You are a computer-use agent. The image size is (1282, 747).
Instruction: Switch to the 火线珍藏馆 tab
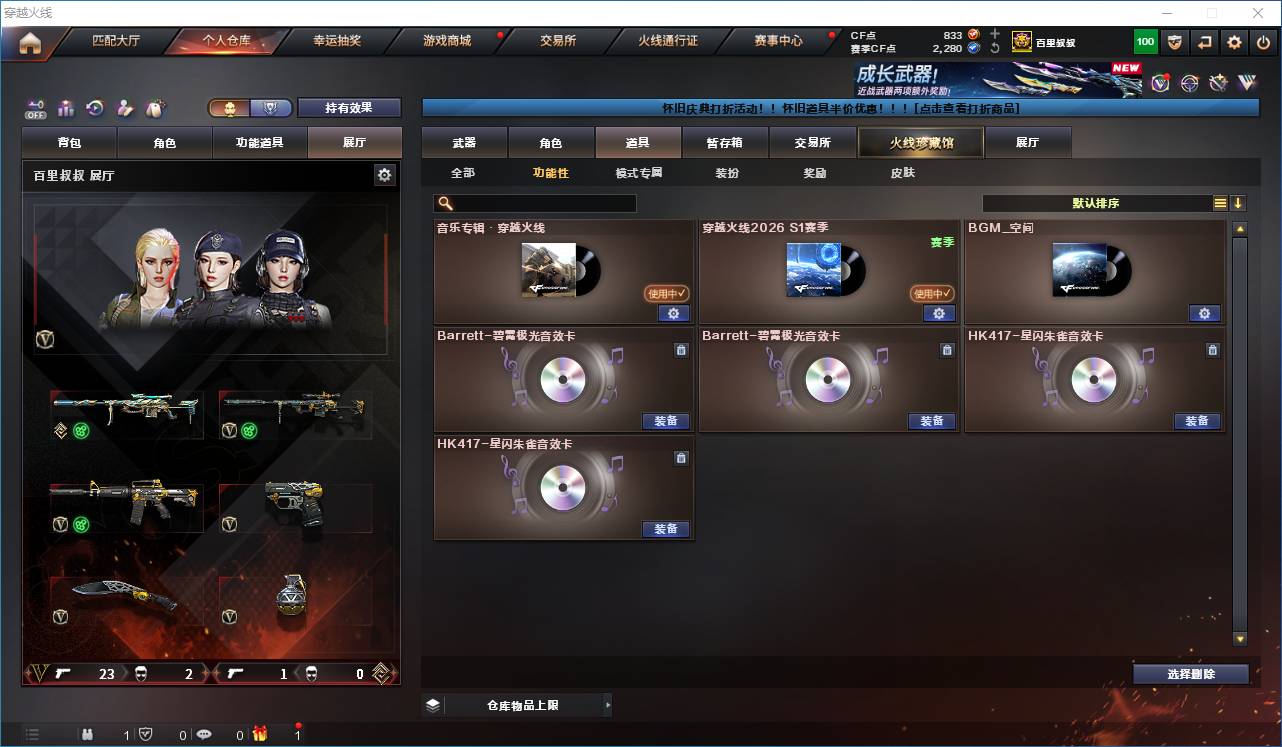click(919, 142)
